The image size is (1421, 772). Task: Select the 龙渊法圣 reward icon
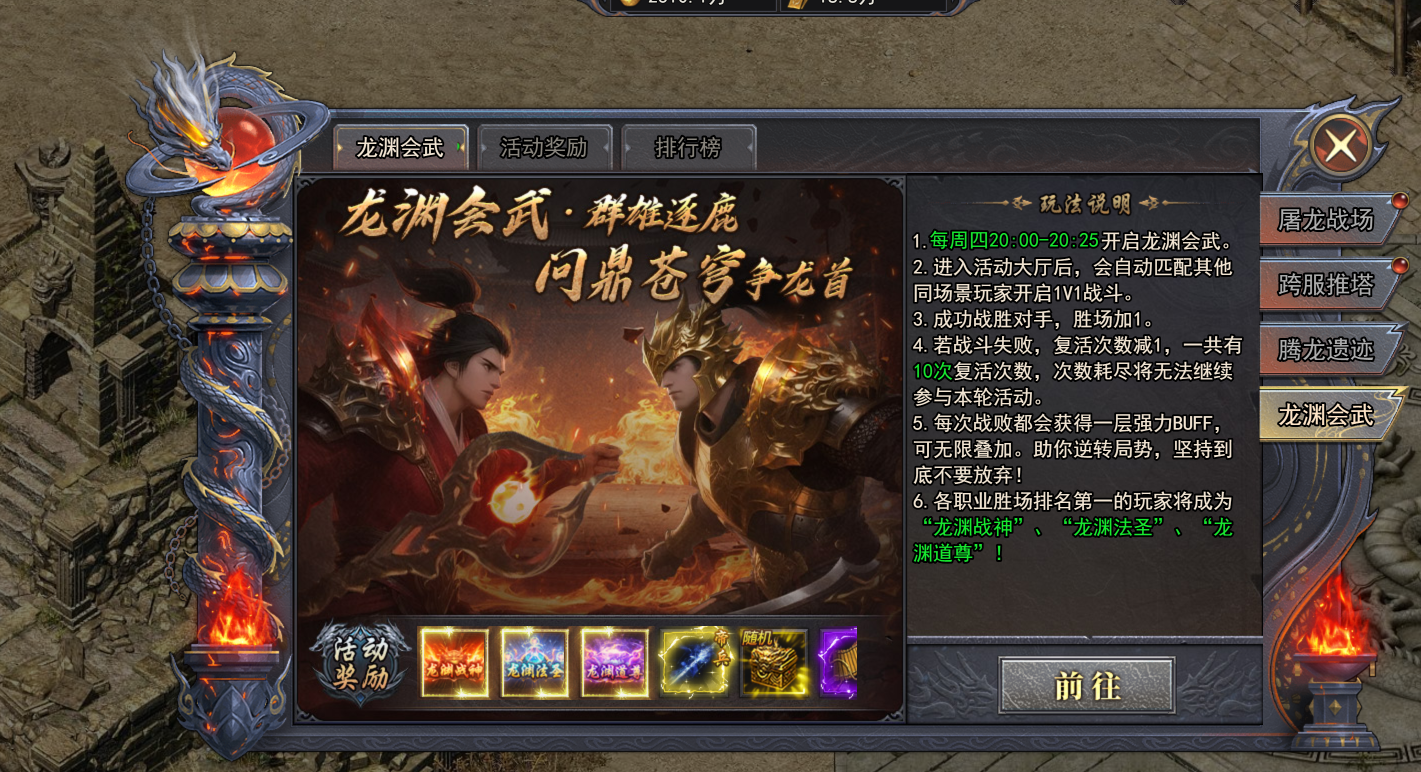(535, 663)
